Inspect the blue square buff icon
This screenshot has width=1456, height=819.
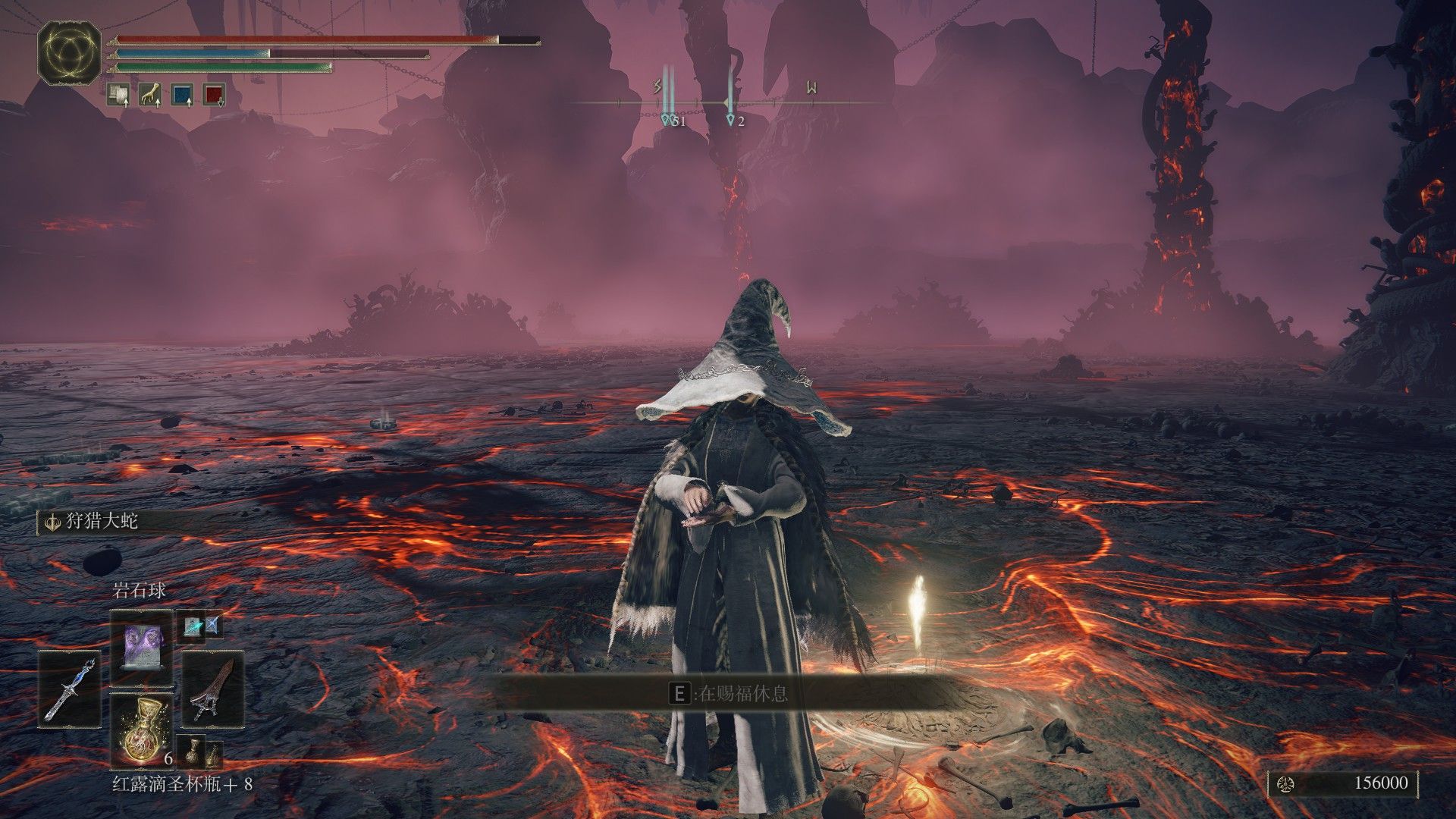click(182, 94)
